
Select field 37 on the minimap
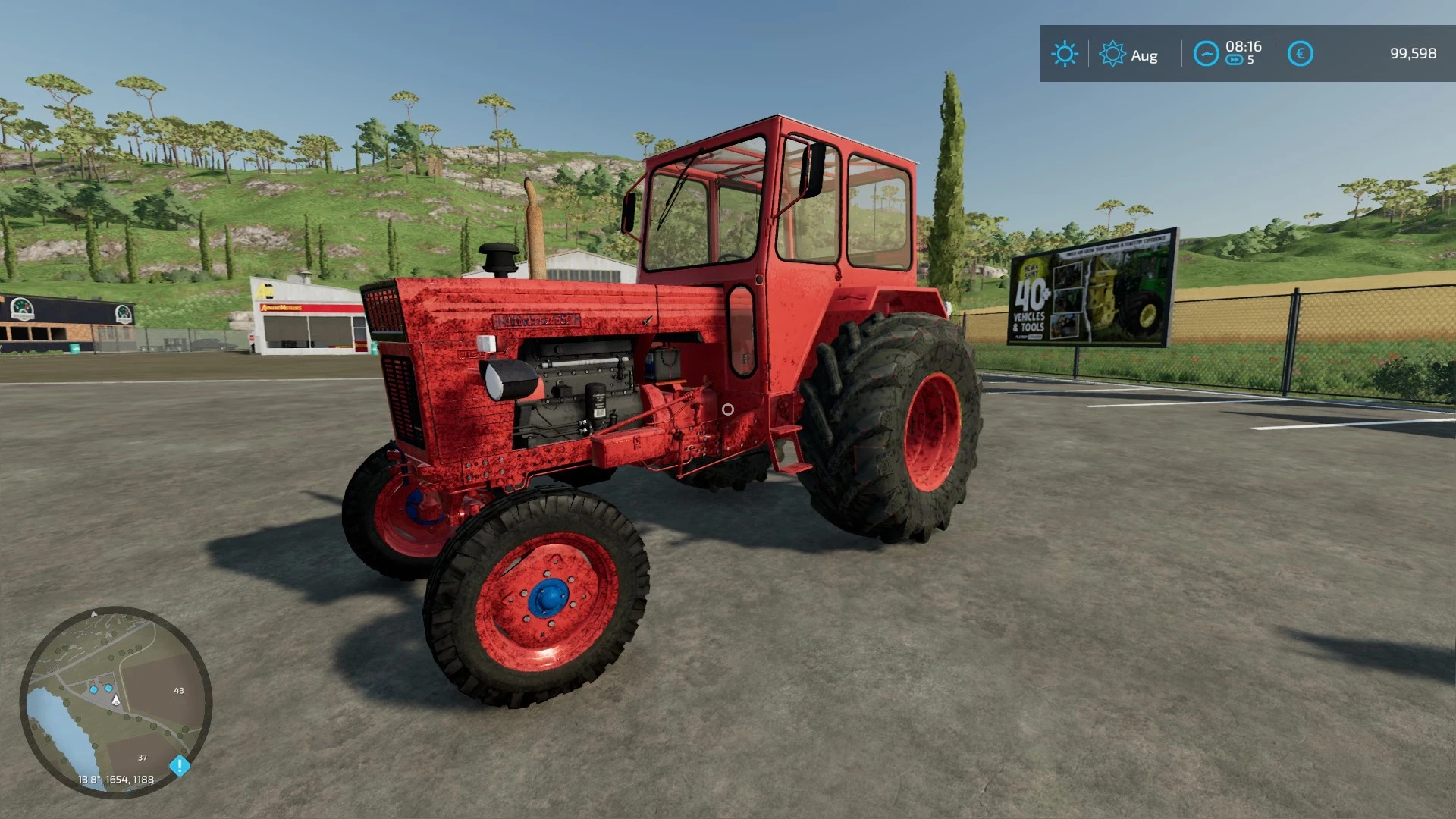point(143,758)
